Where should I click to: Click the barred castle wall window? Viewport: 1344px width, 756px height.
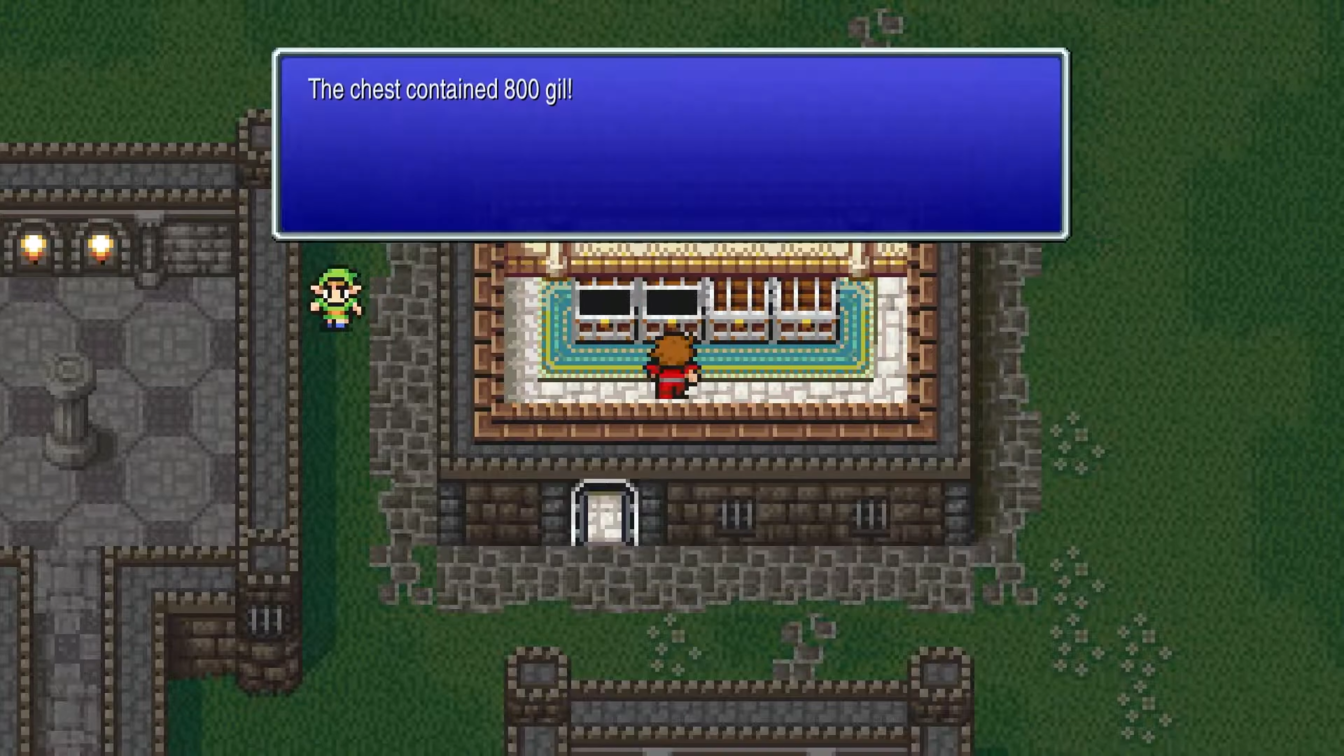pos(265,620)
